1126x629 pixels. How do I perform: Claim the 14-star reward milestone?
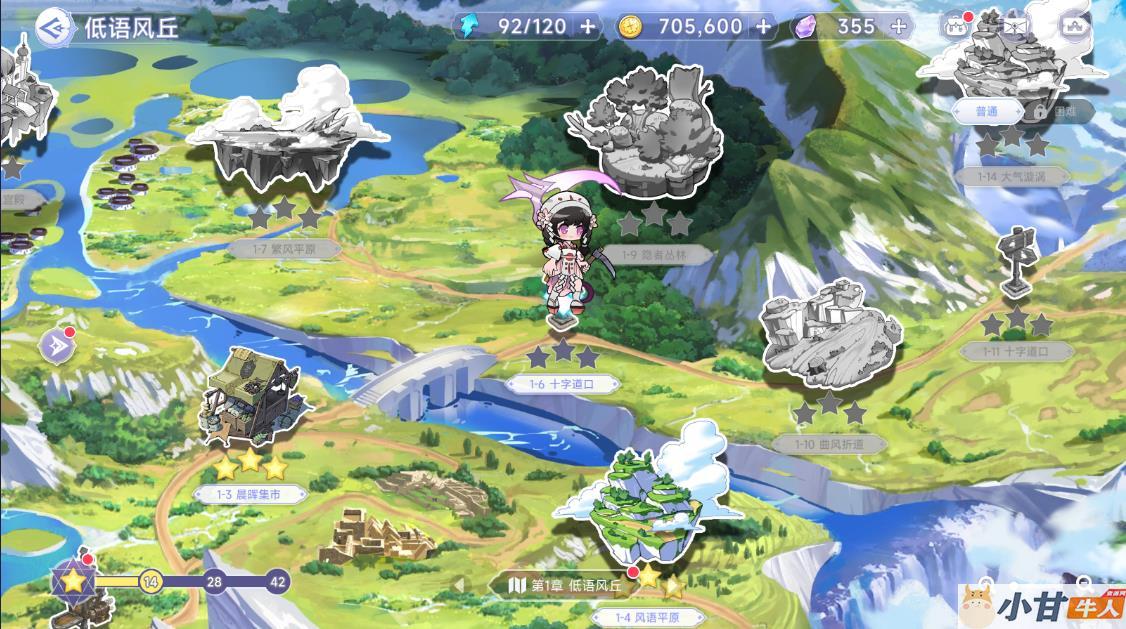click(x=151, y=581)
